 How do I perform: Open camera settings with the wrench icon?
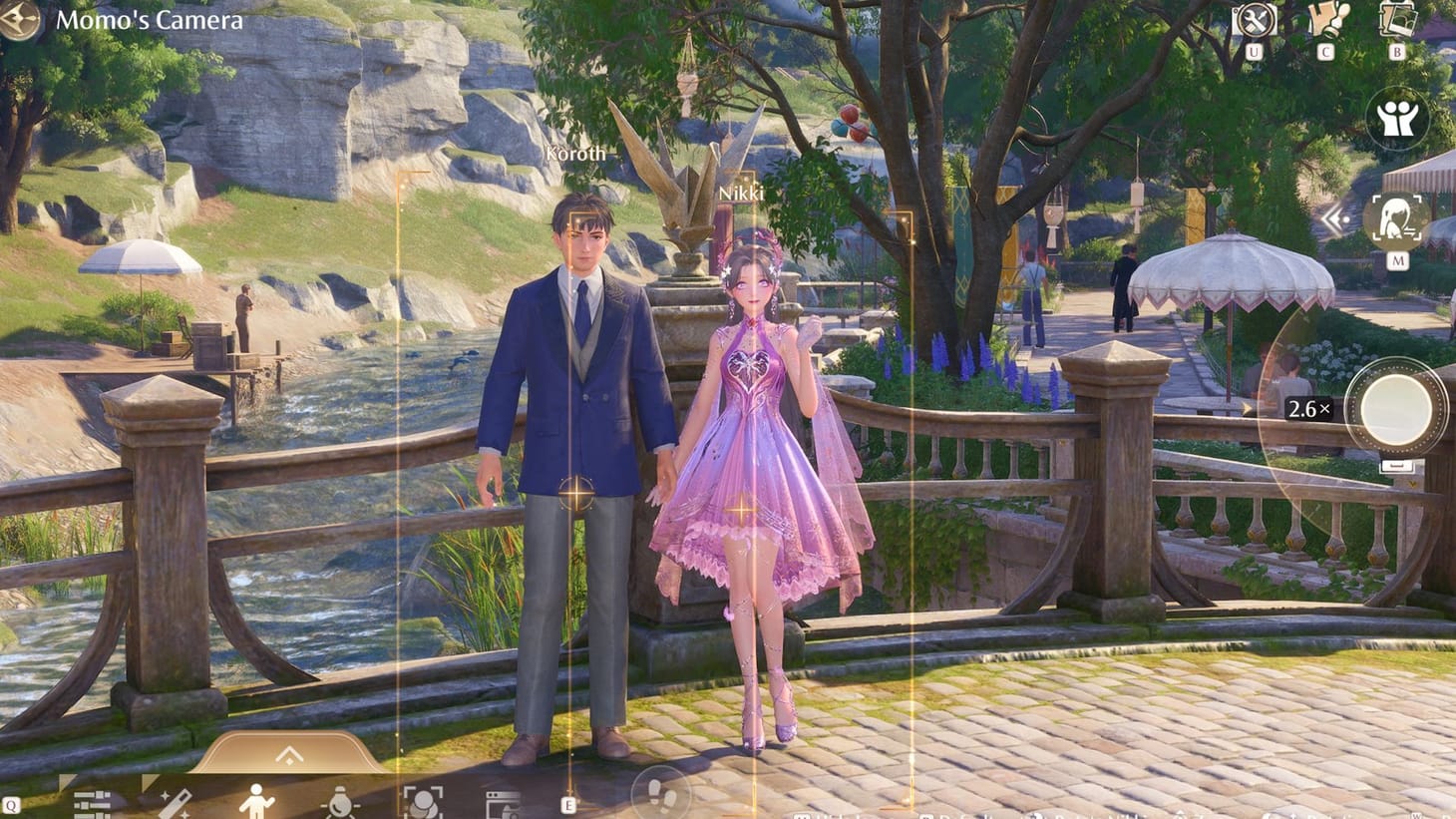1255,19
